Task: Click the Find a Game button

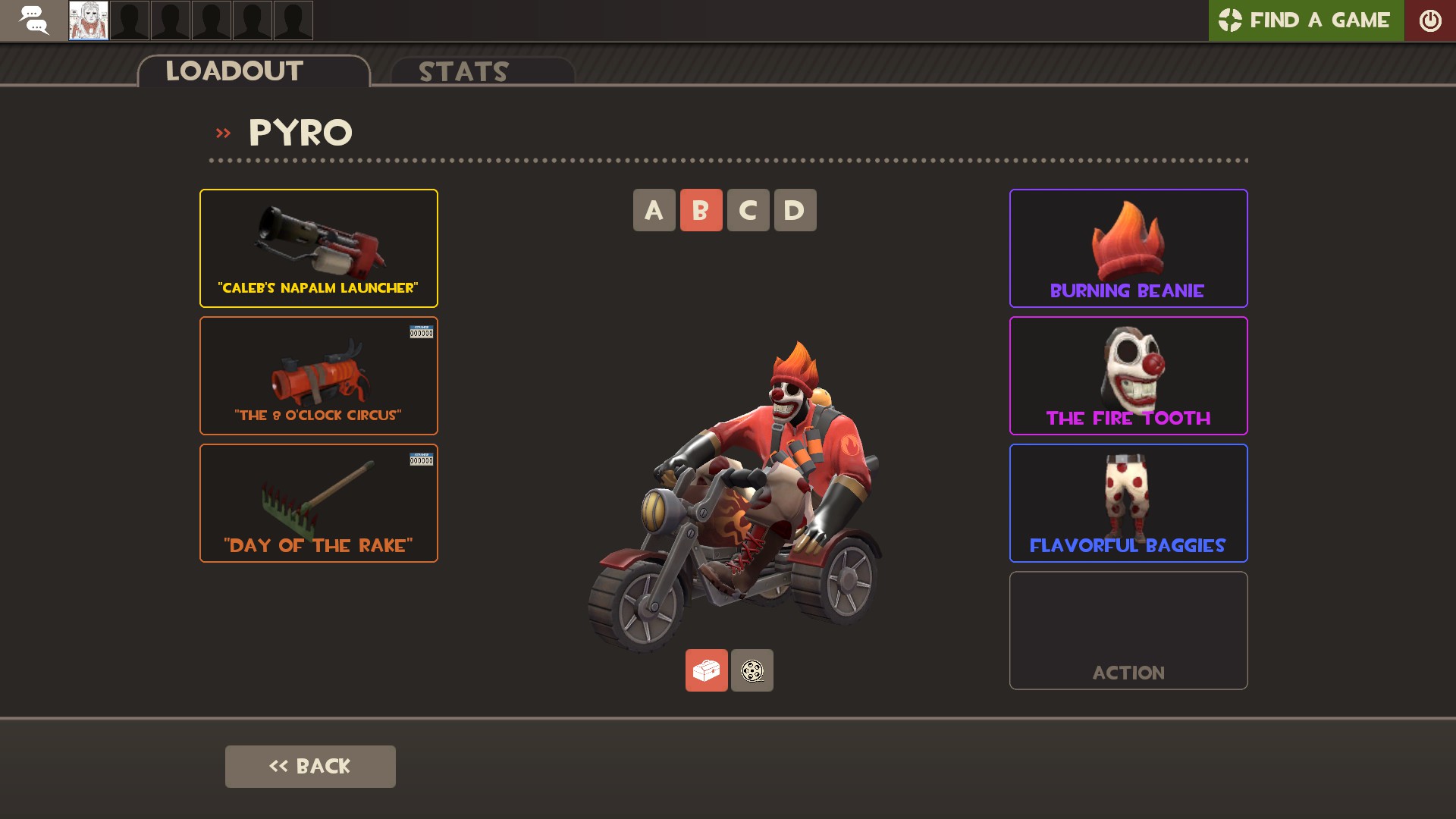Action: click(1306, 20)
